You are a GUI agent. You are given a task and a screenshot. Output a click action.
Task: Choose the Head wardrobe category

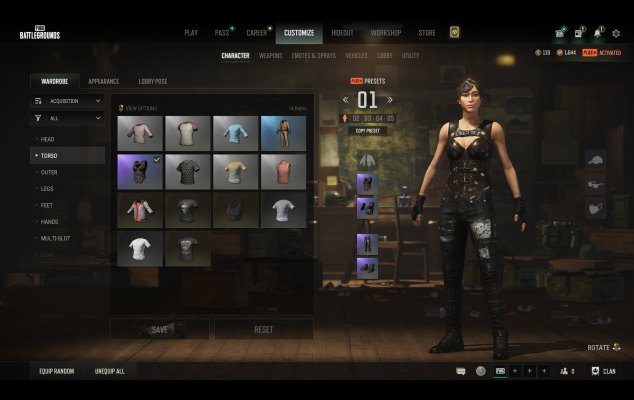48,139
